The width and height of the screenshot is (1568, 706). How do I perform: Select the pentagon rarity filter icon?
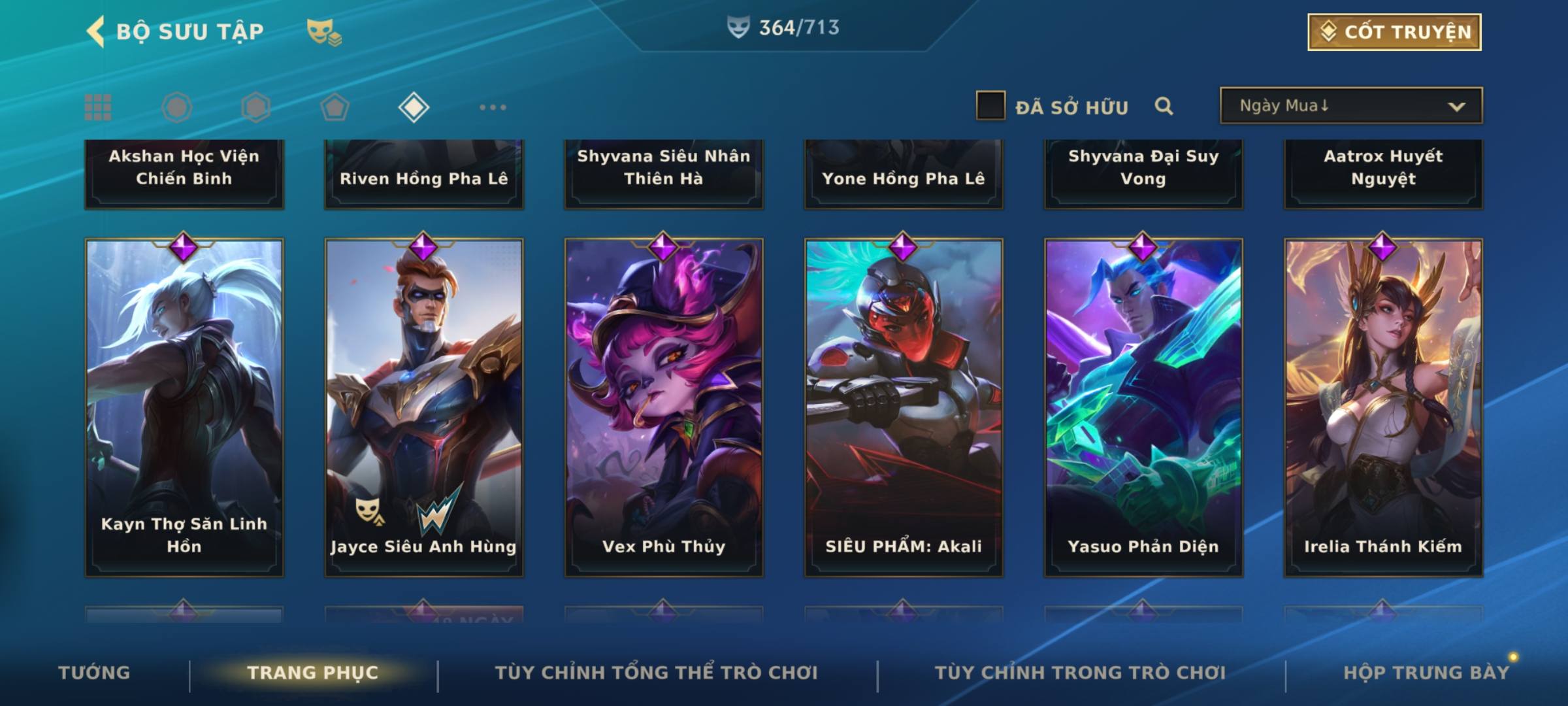(335, 107)
